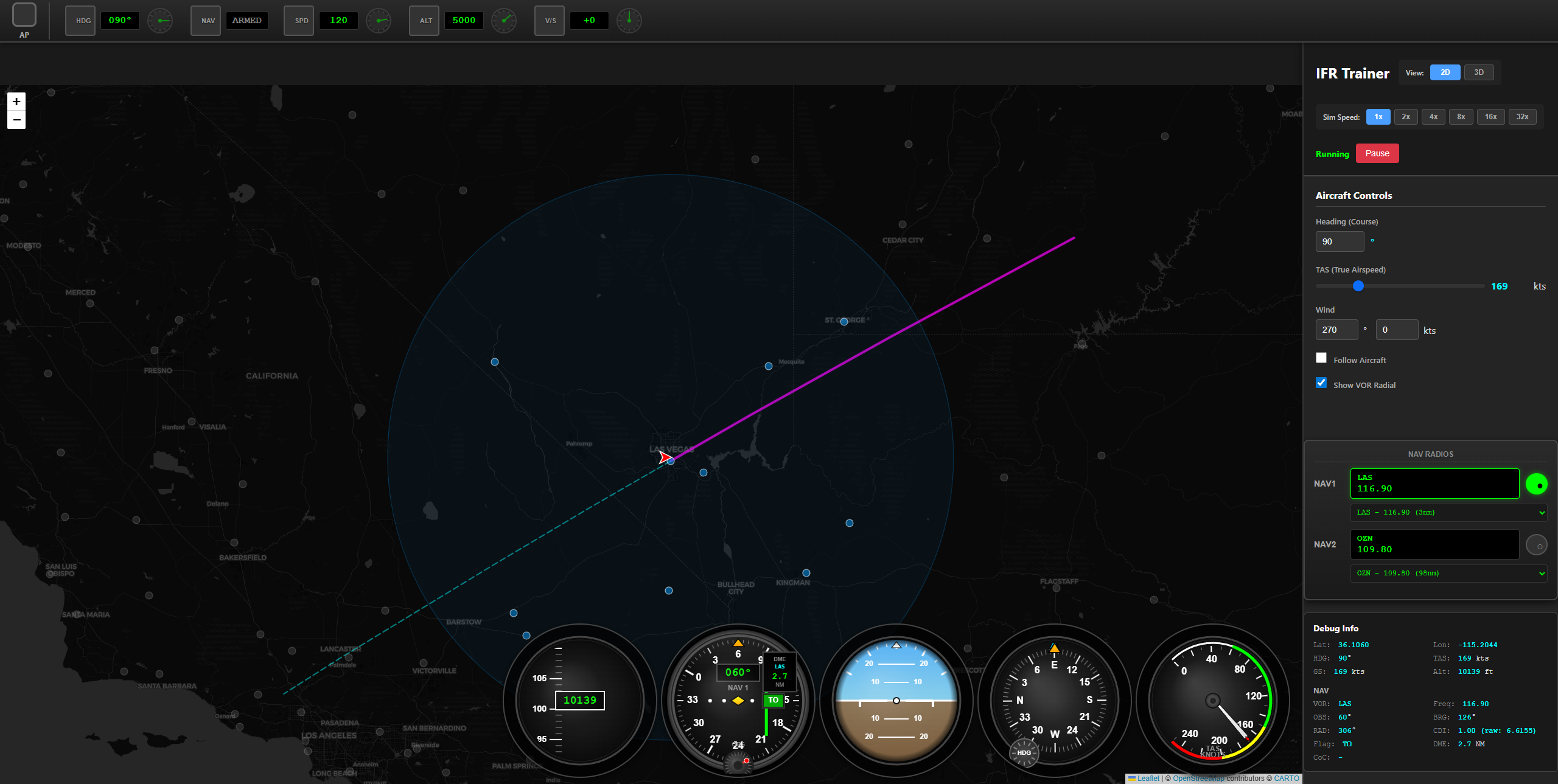
Task: Switch to the 3D view
Action: click(x=1479, y=72)
